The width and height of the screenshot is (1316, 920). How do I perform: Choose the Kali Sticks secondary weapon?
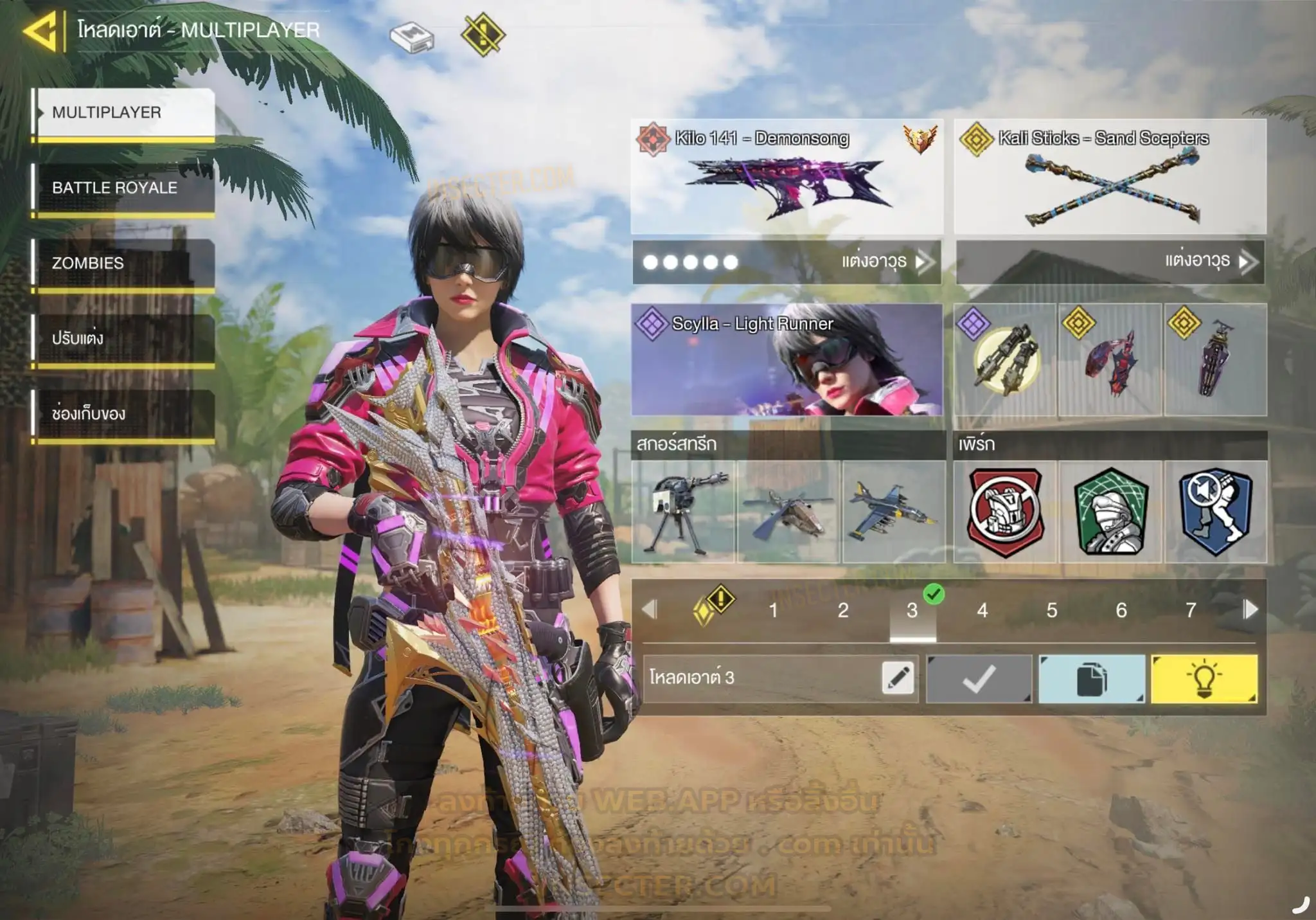click(1110, 176)
